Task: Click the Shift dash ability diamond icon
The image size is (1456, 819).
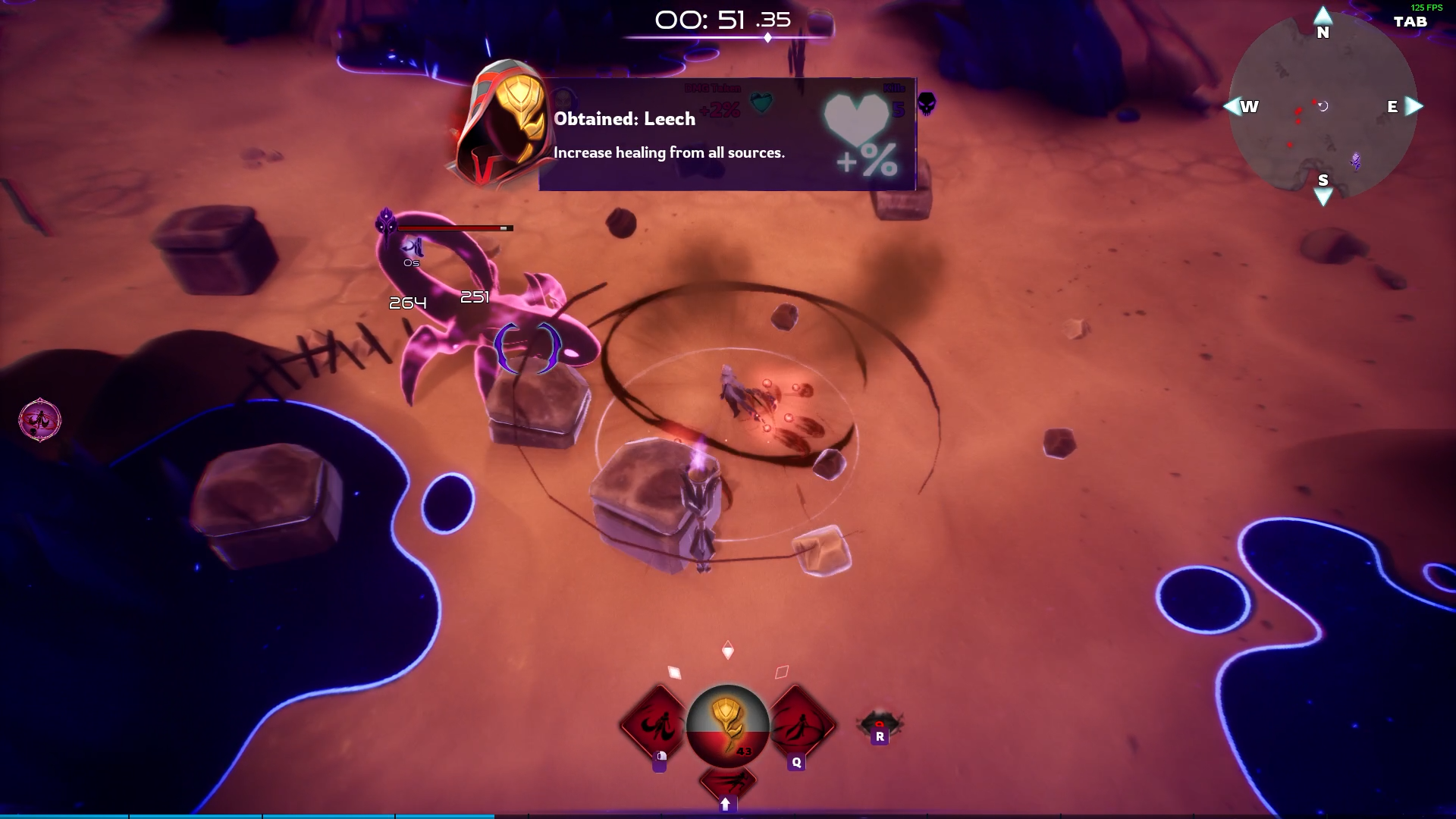Action: click(726, 781)
